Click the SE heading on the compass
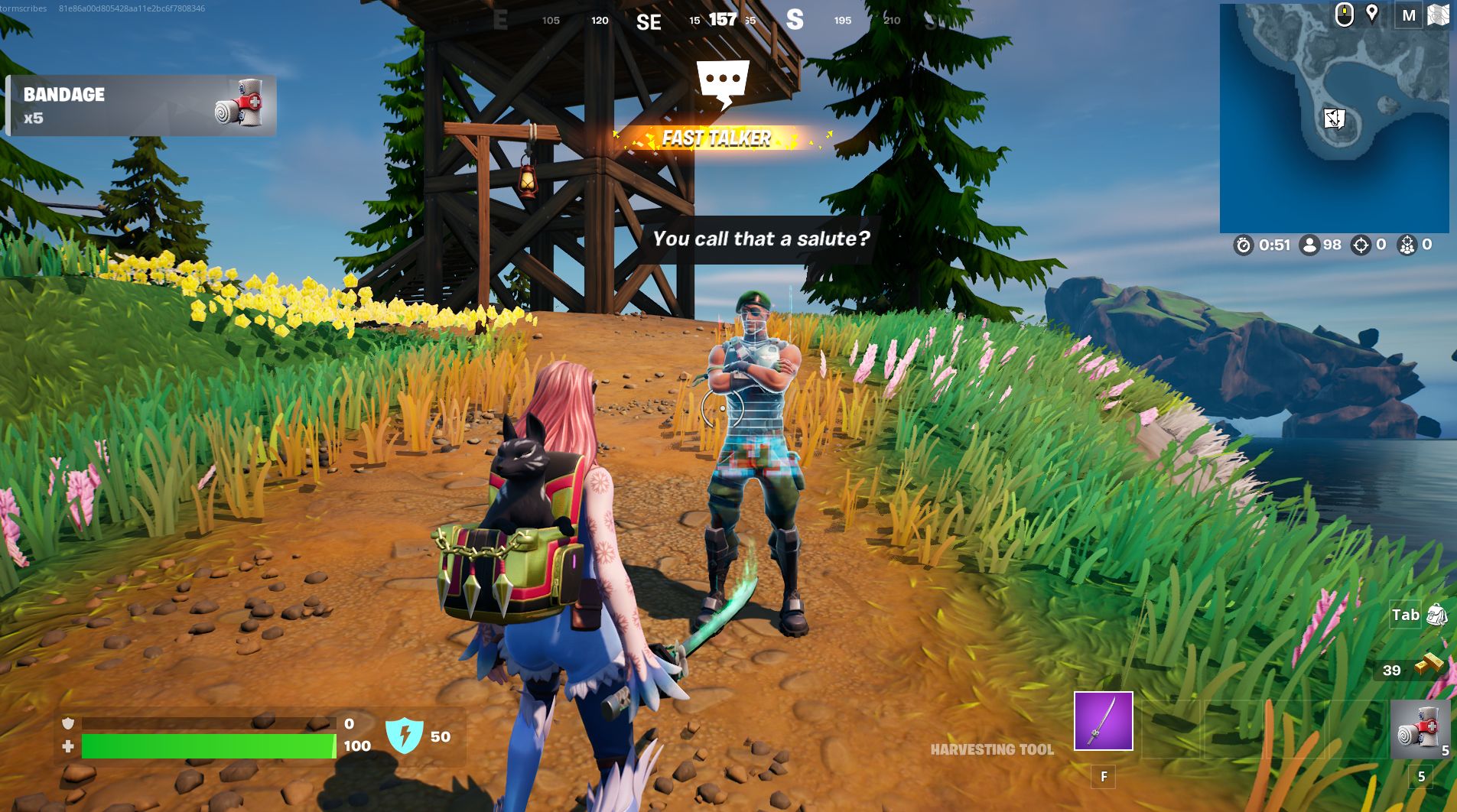 point(649,21)
